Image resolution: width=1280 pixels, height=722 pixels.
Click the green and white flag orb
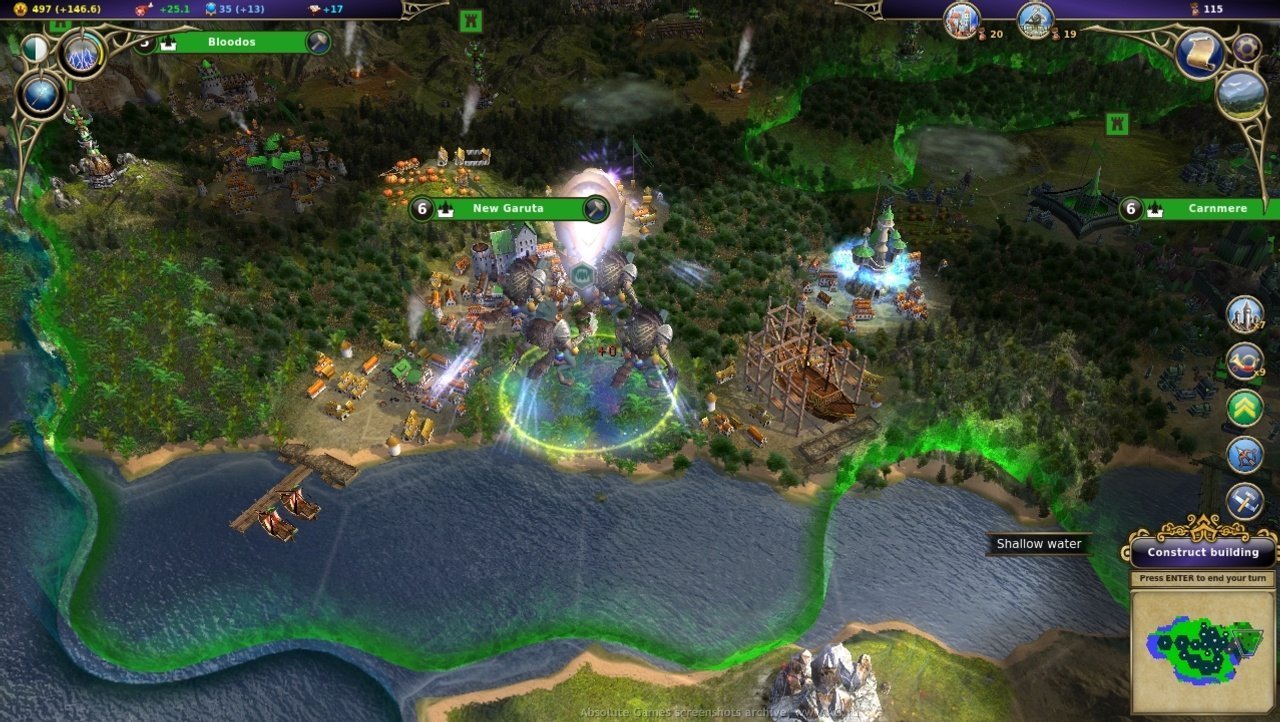[35, 48]
